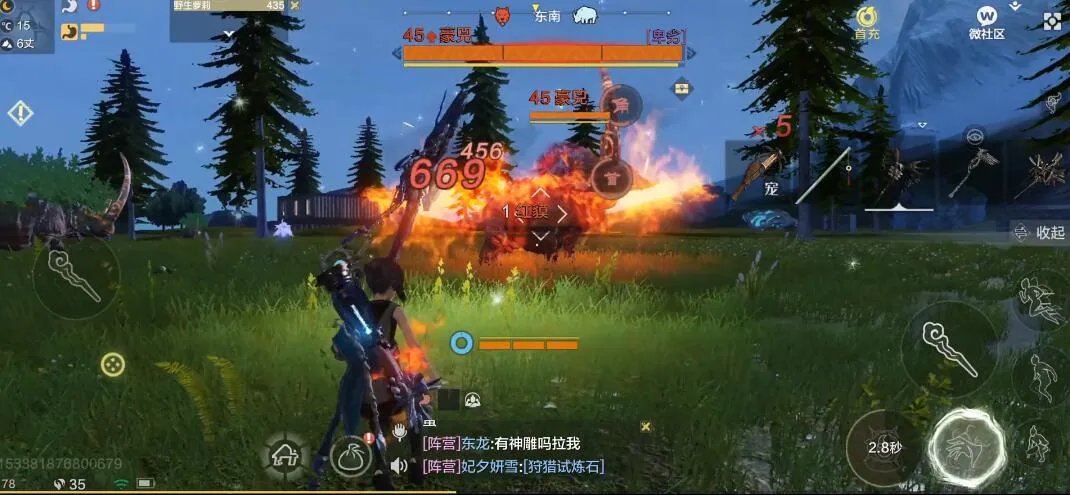Viewport: 1070px width, 495px height.
Task: Toggle the microphone voice chat
Action: click(x=398, y=432)
